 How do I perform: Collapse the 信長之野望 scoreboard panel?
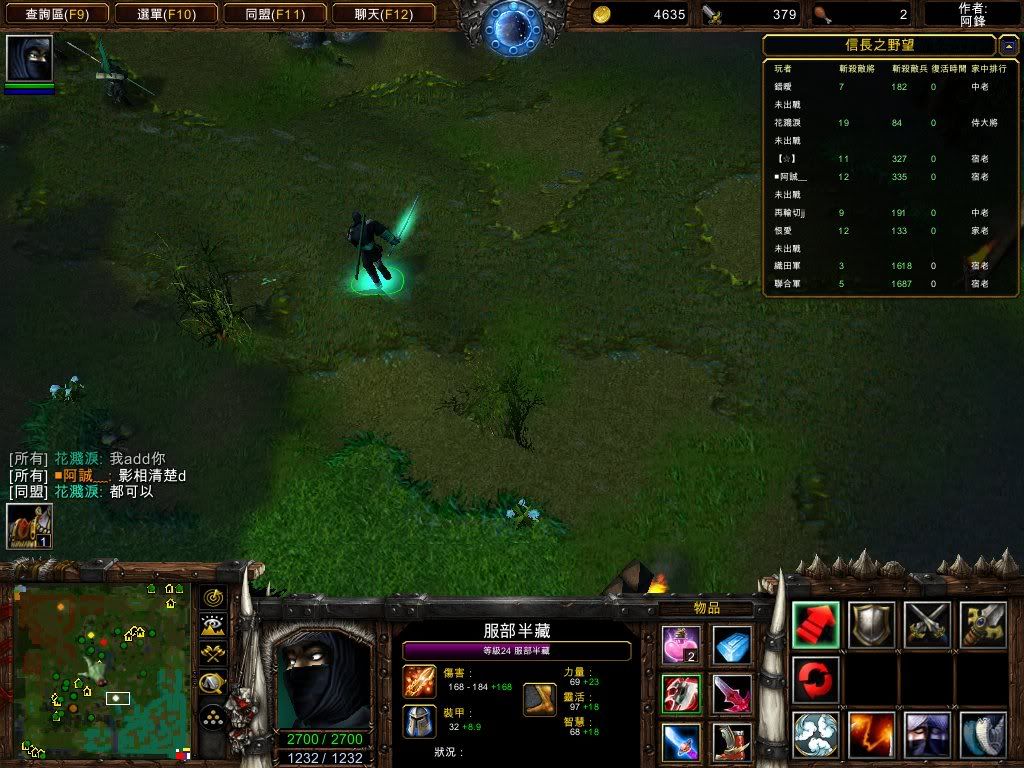pyautogui.click(x=1009, y=46)
